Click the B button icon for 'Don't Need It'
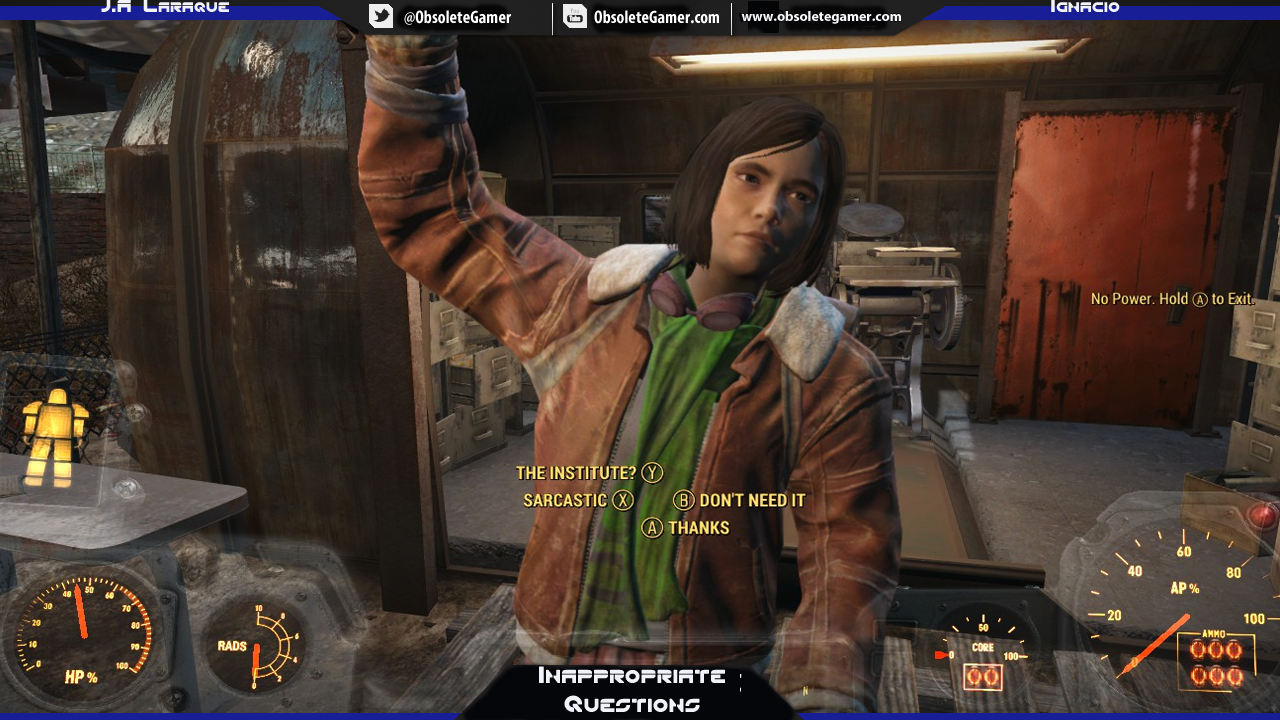The image size is (1280, 720). pyautogui.click(x=684, y=500)
